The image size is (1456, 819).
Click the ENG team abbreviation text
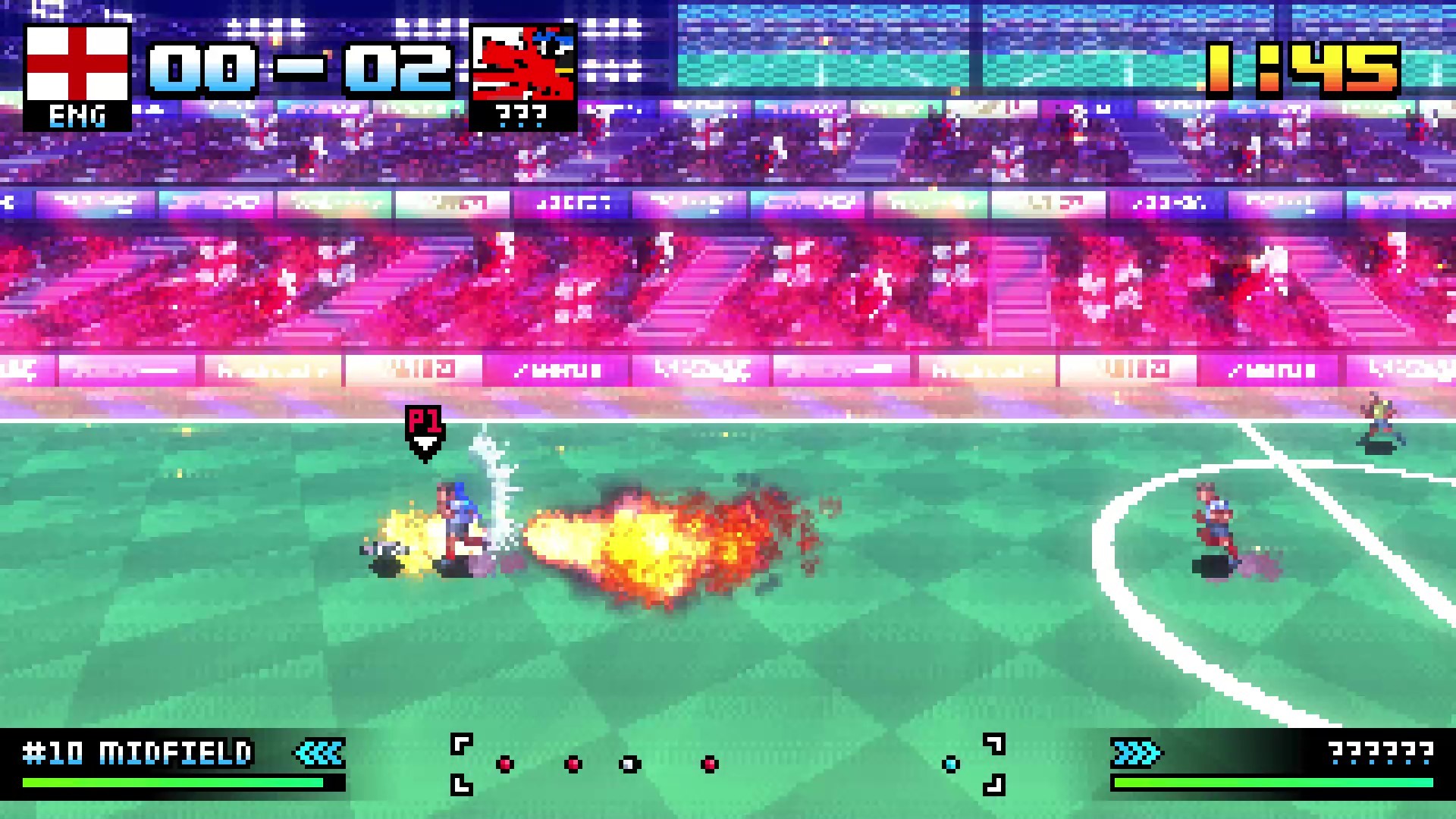click(x=76, y=115)
